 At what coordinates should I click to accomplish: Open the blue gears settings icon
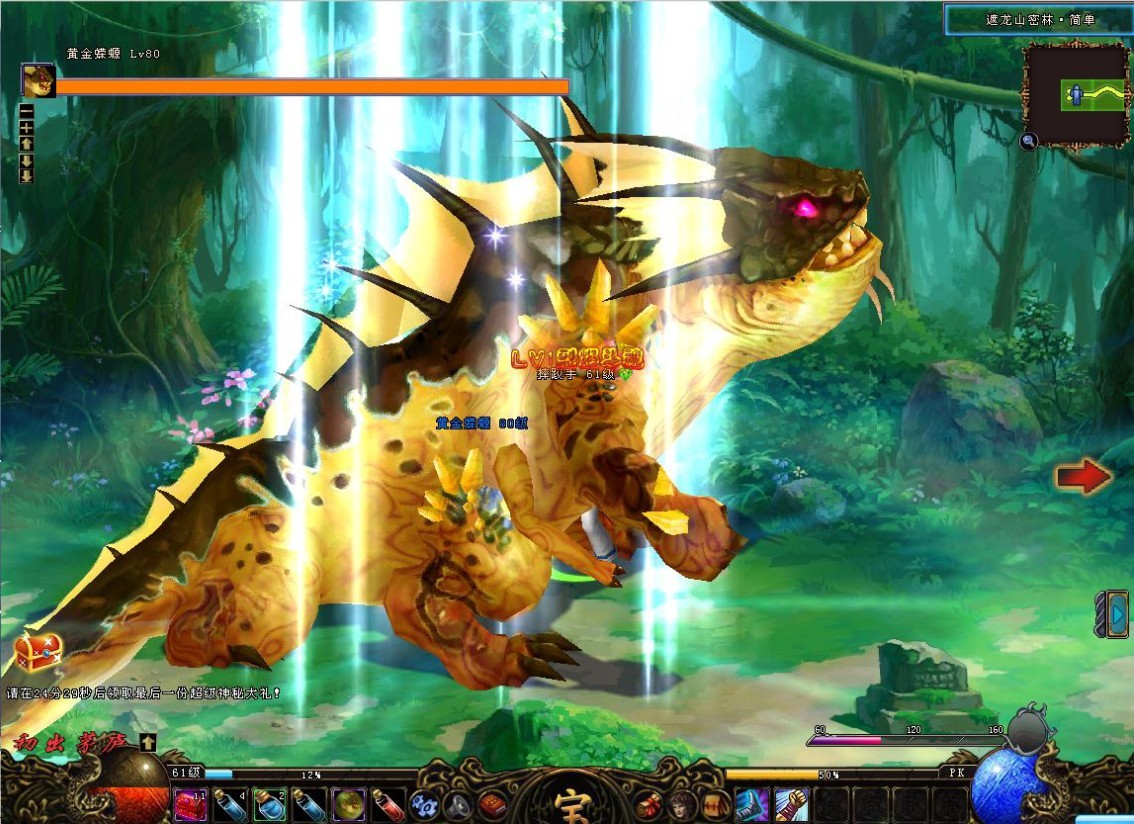point(424,804)
